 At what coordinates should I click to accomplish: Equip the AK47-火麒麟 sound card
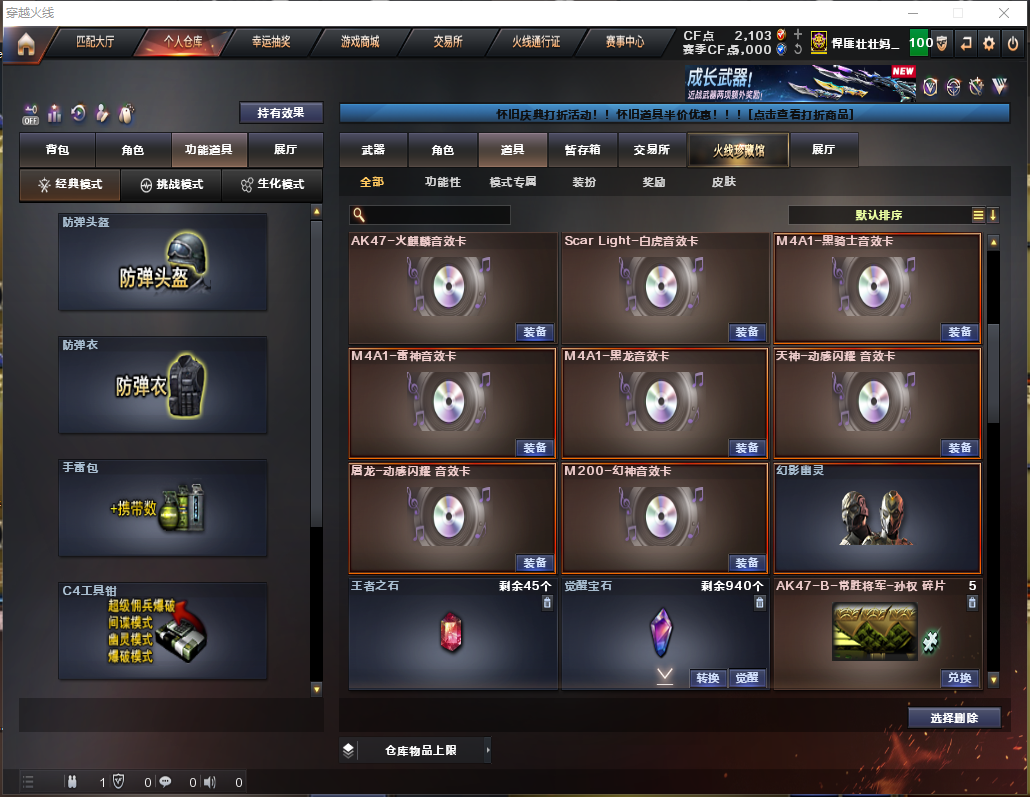pyautogui.click(x=535, y=332)
